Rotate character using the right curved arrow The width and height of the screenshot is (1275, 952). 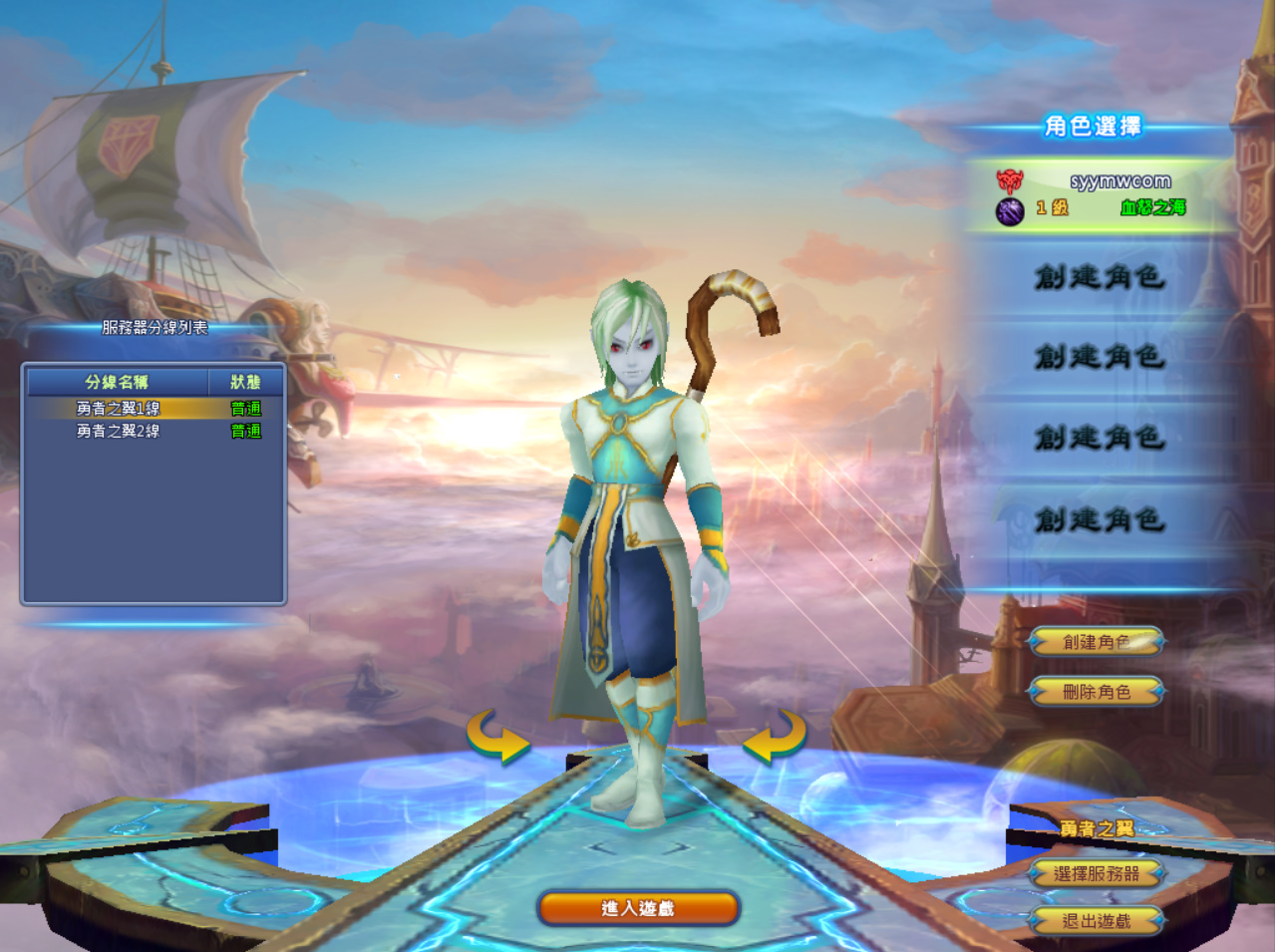click(775, 737)
